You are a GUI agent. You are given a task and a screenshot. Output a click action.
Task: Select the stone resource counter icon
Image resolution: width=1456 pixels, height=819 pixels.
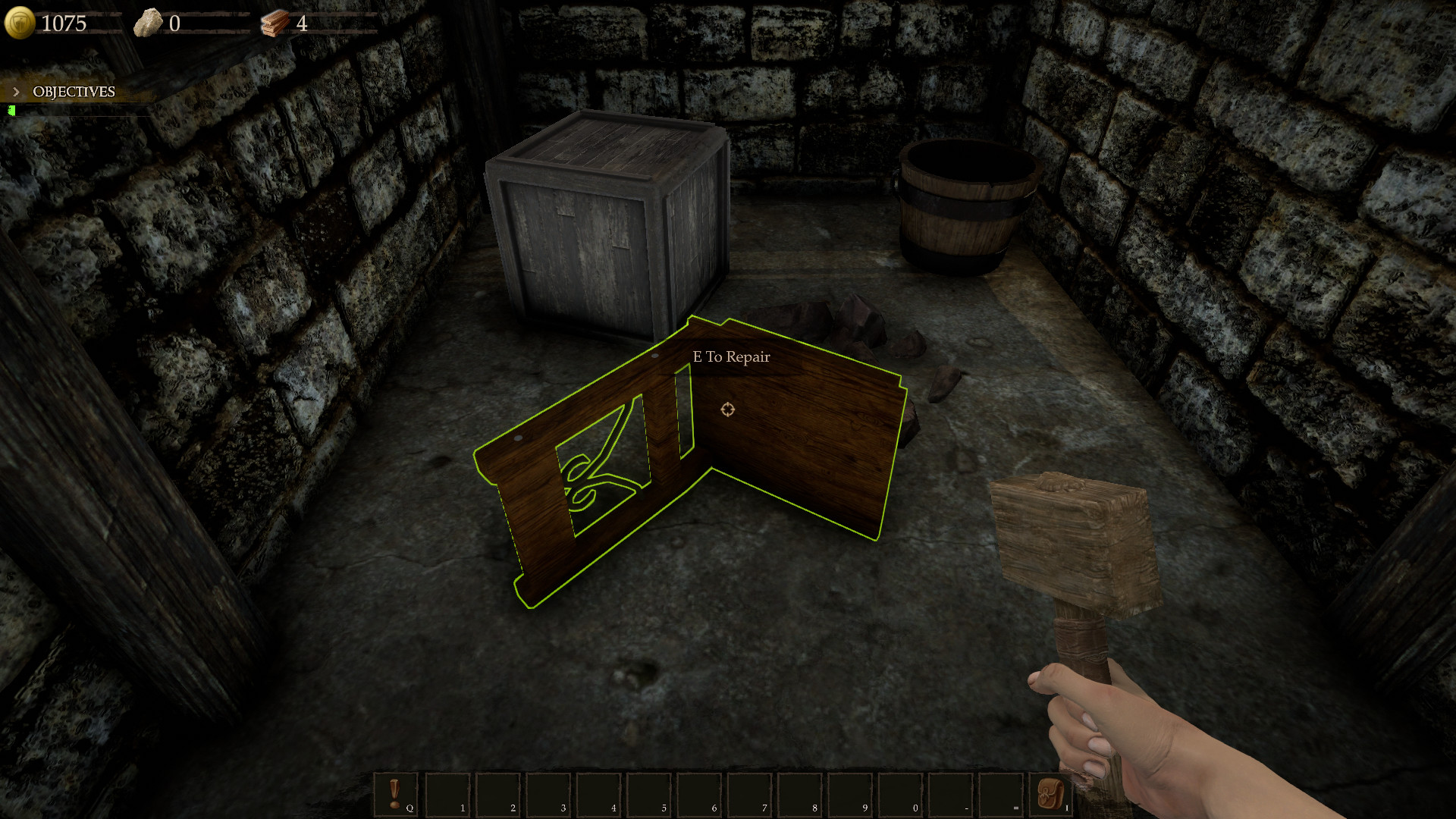click(149, 21)
